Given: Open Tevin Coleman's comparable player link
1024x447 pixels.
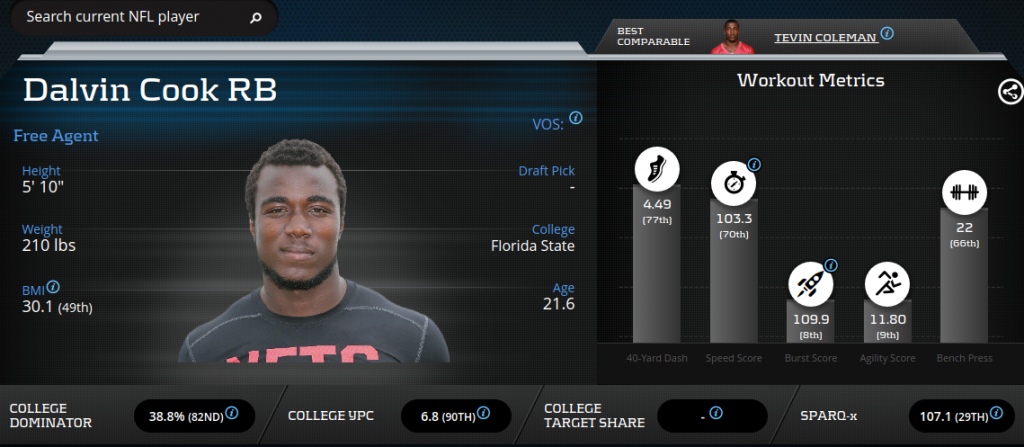Looking at the screenshot, I should (x=825, y=37).
